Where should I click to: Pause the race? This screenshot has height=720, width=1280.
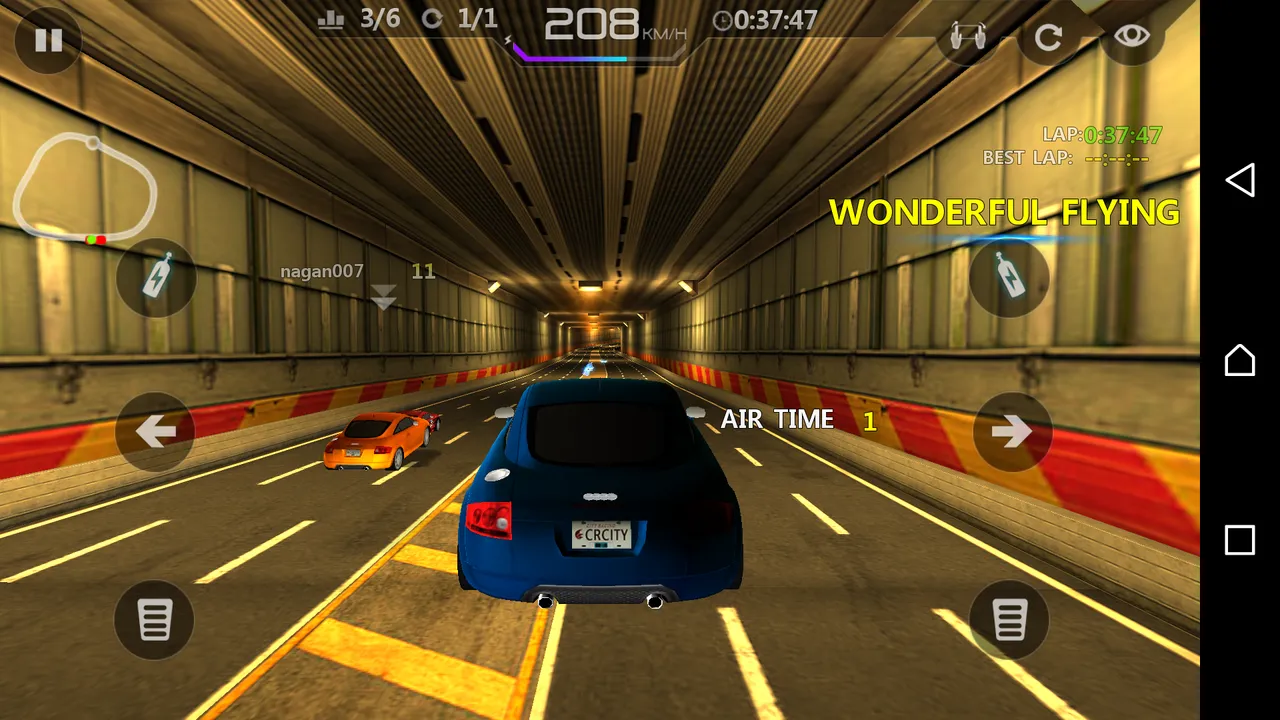click(48, 40)
